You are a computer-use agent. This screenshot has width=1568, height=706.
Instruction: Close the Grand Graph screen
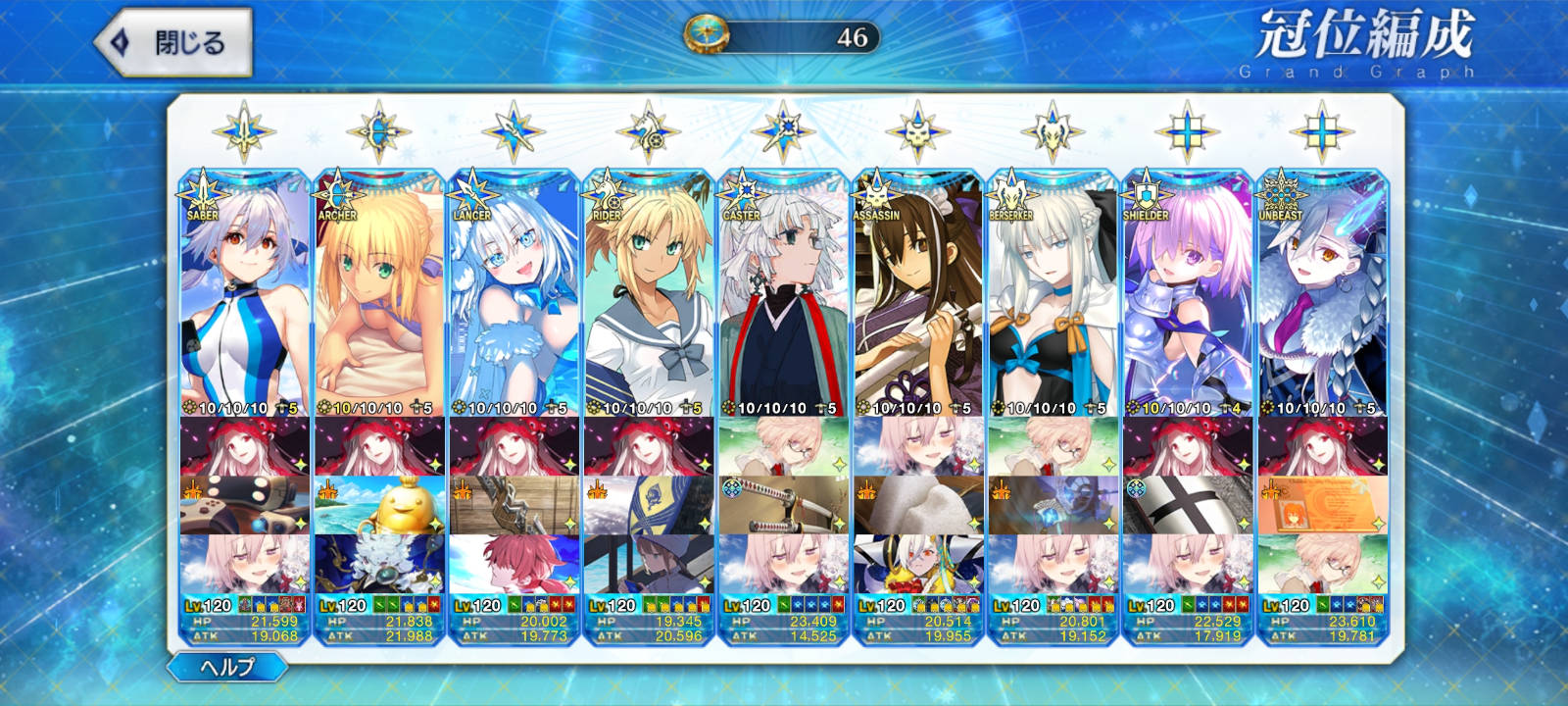(x=173, y=42)
